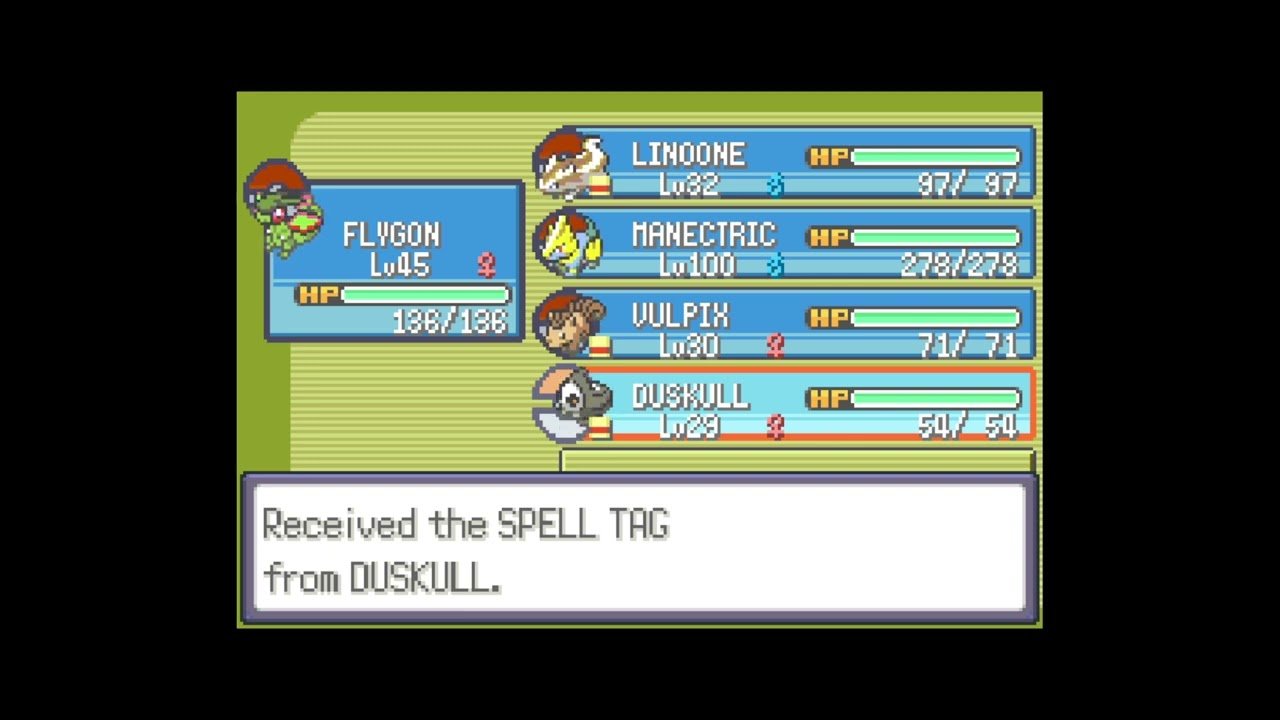
Task: Click Flygon's green HP bar
Action: point(425,294)
